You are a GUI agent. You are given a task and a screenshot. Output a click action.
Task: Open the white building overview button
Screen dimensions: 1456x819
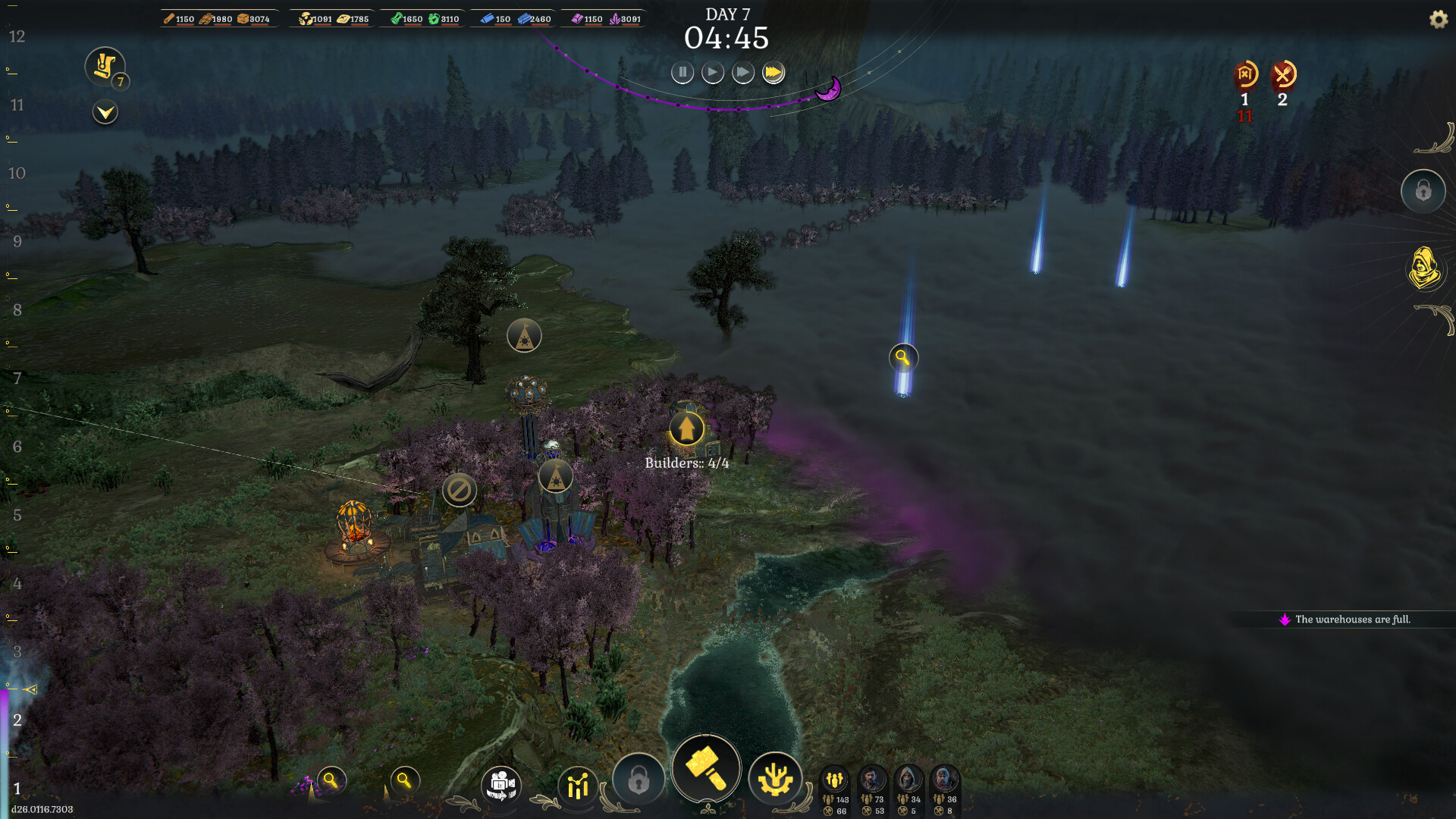(x=500, y=784)
